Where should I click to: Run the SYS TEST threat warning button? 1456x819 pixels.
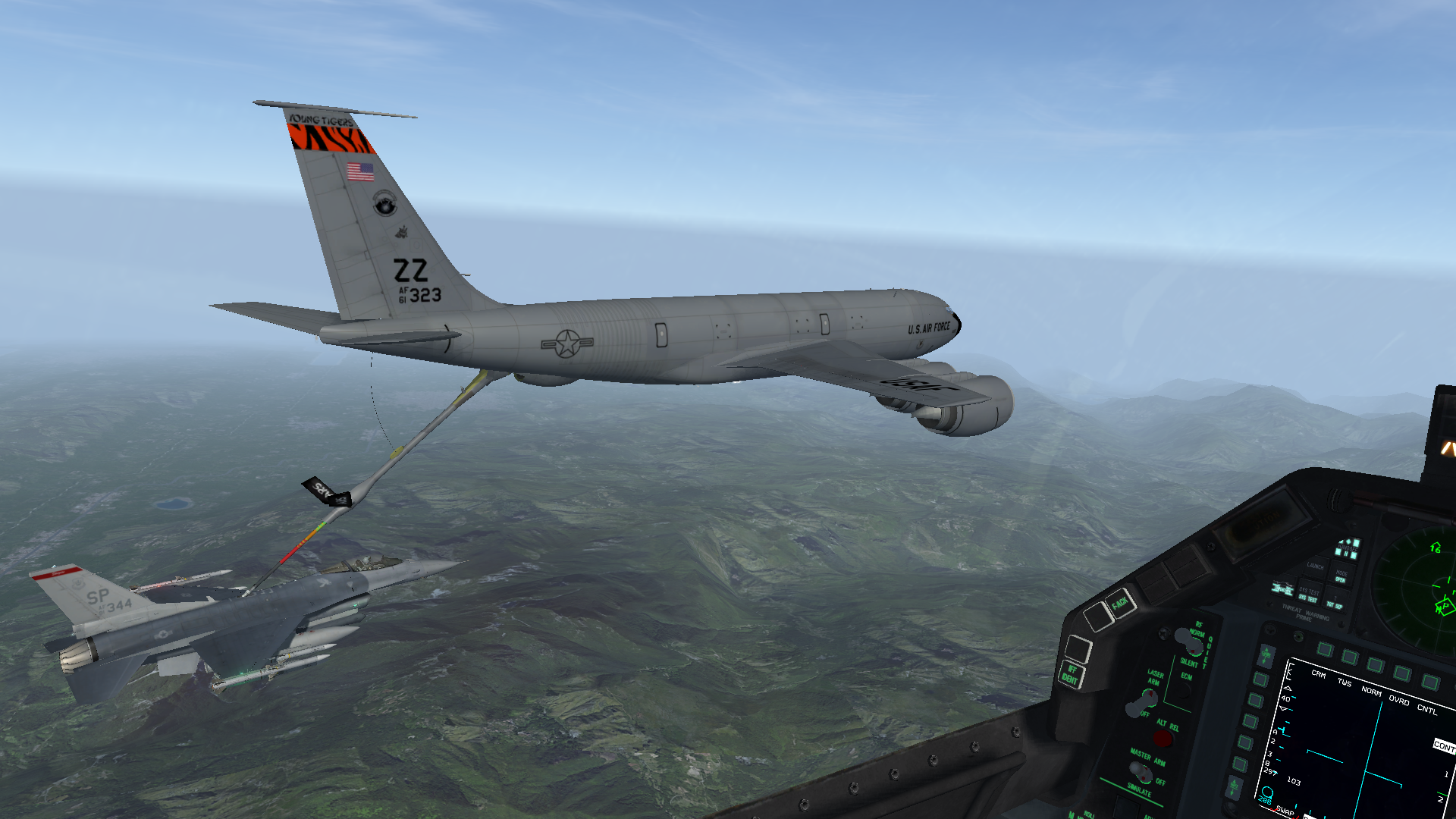coord(1308,595)
